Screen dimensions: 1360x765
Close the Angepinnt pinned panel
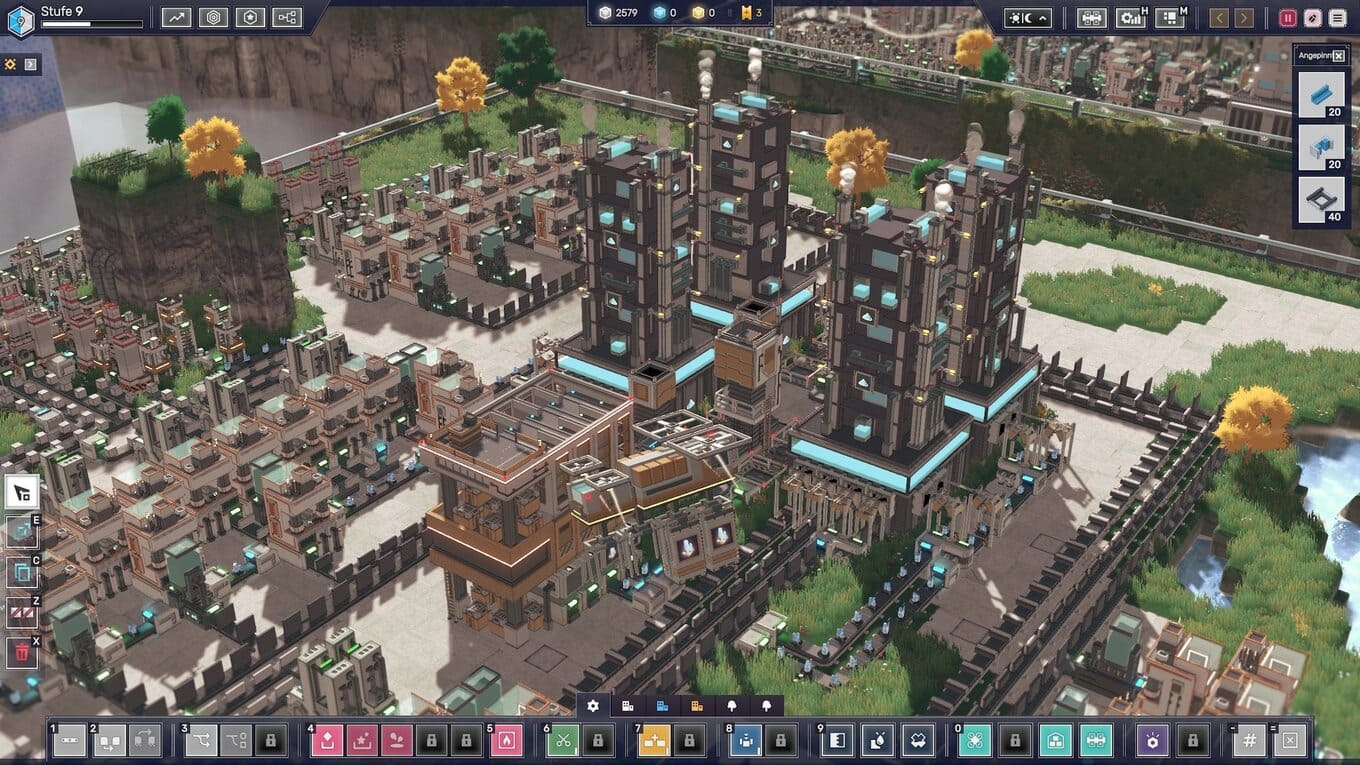(x=1339, y=56)
